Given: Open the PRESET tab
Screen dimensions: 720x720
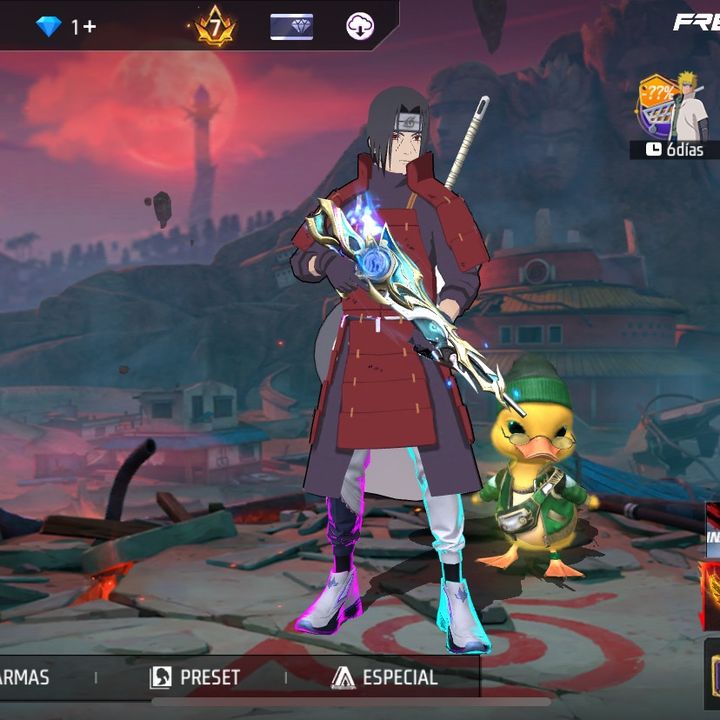Looking at the screenshot, I should (195, 677).
